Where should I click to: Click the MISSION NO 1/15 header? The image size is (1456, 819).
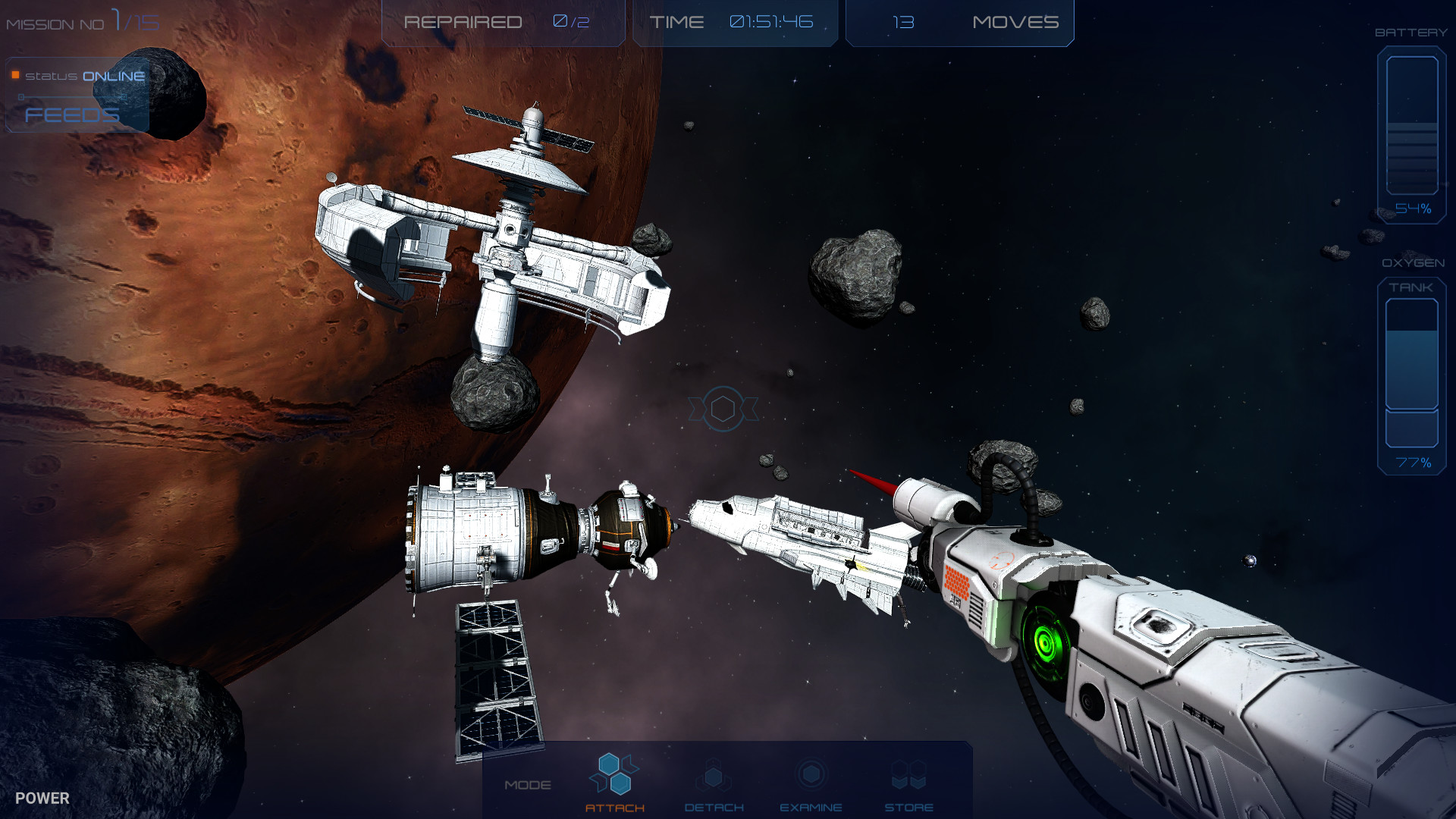tap(80, 20)
